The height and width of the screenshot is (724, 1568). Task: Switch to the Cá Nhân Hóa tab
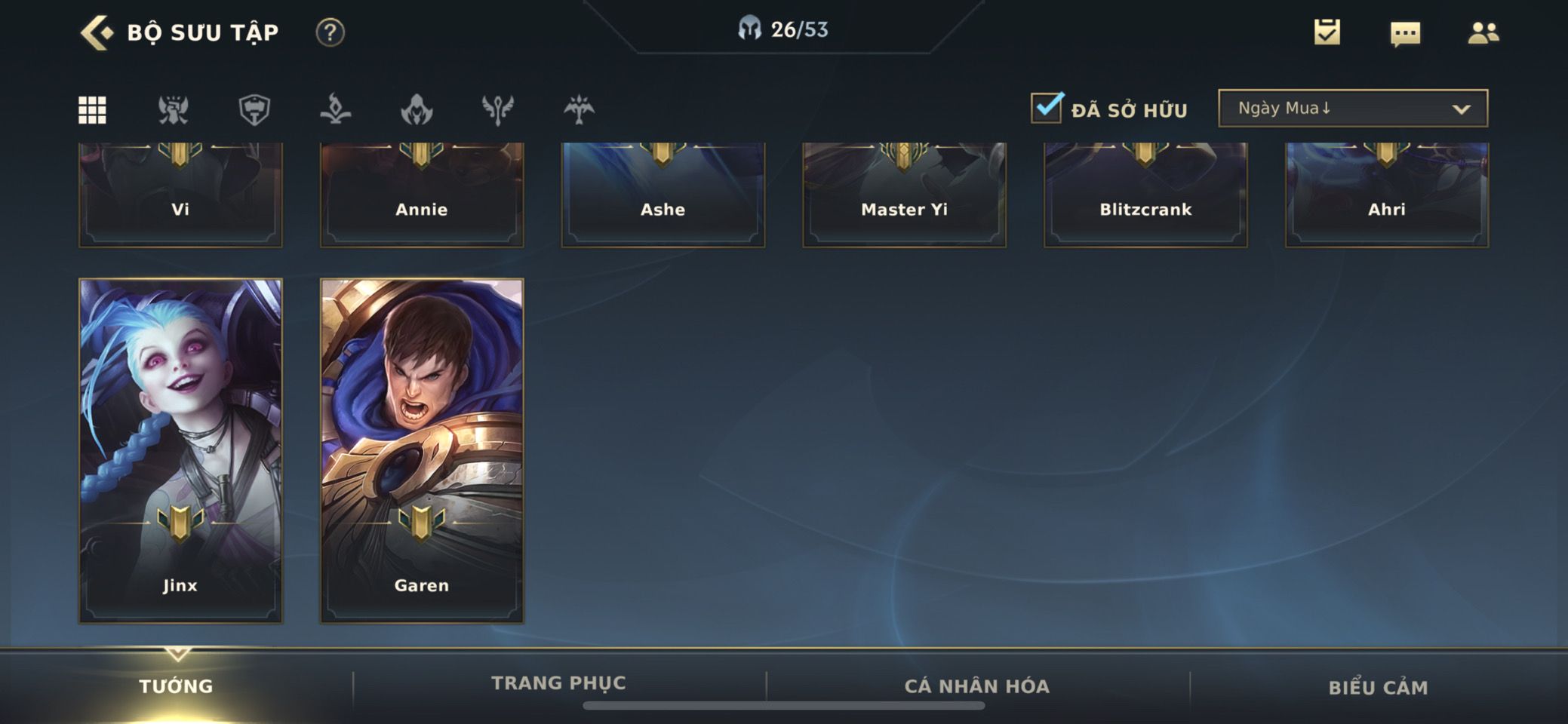(977, 686)
